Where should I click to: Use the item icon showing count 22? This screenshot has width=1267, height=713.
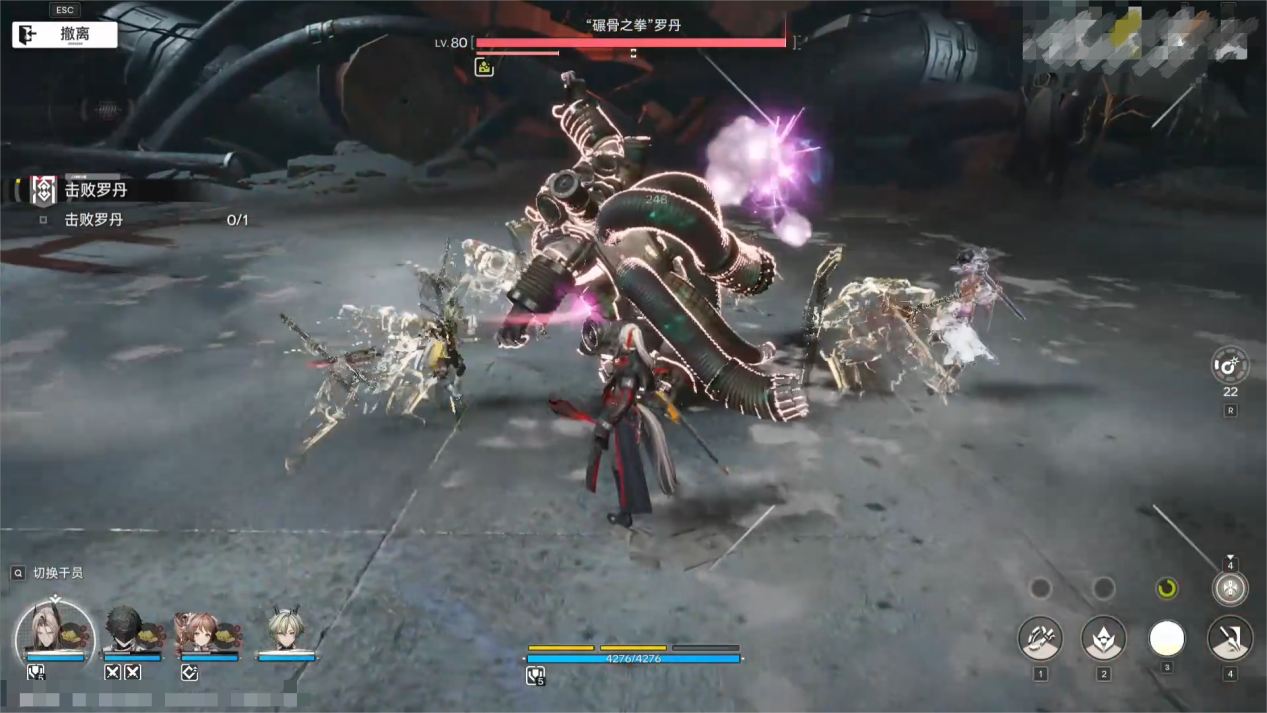pos(1229,366)
